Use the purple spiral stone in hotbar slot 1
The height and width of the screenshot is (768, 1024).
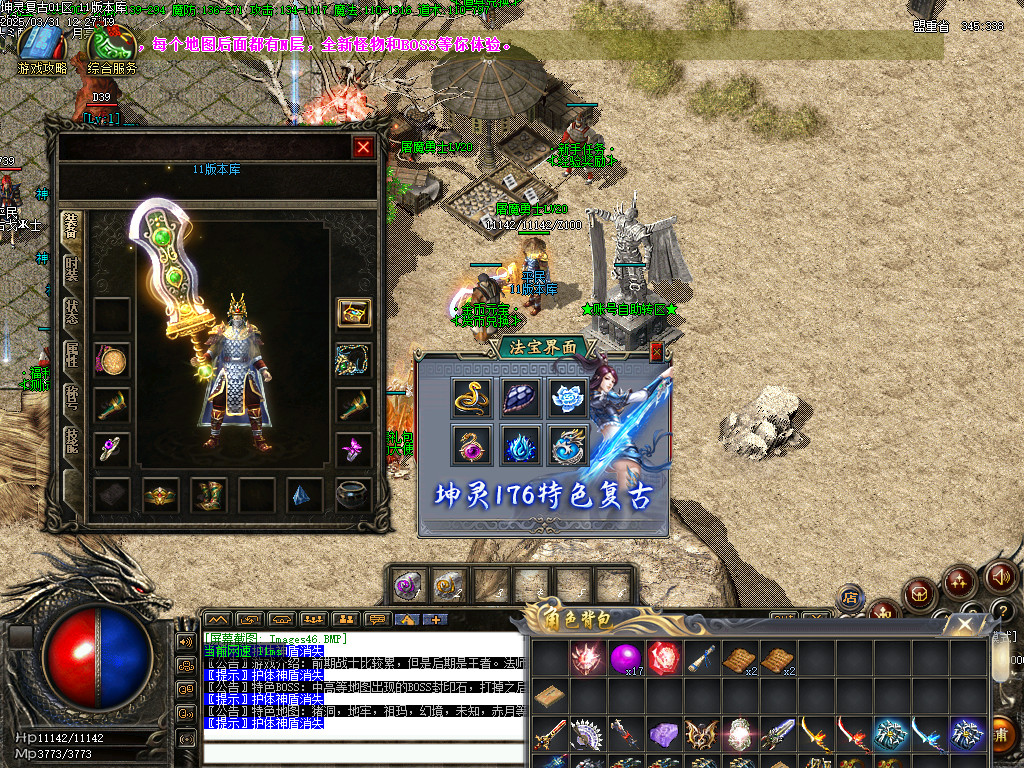(407, 584)
